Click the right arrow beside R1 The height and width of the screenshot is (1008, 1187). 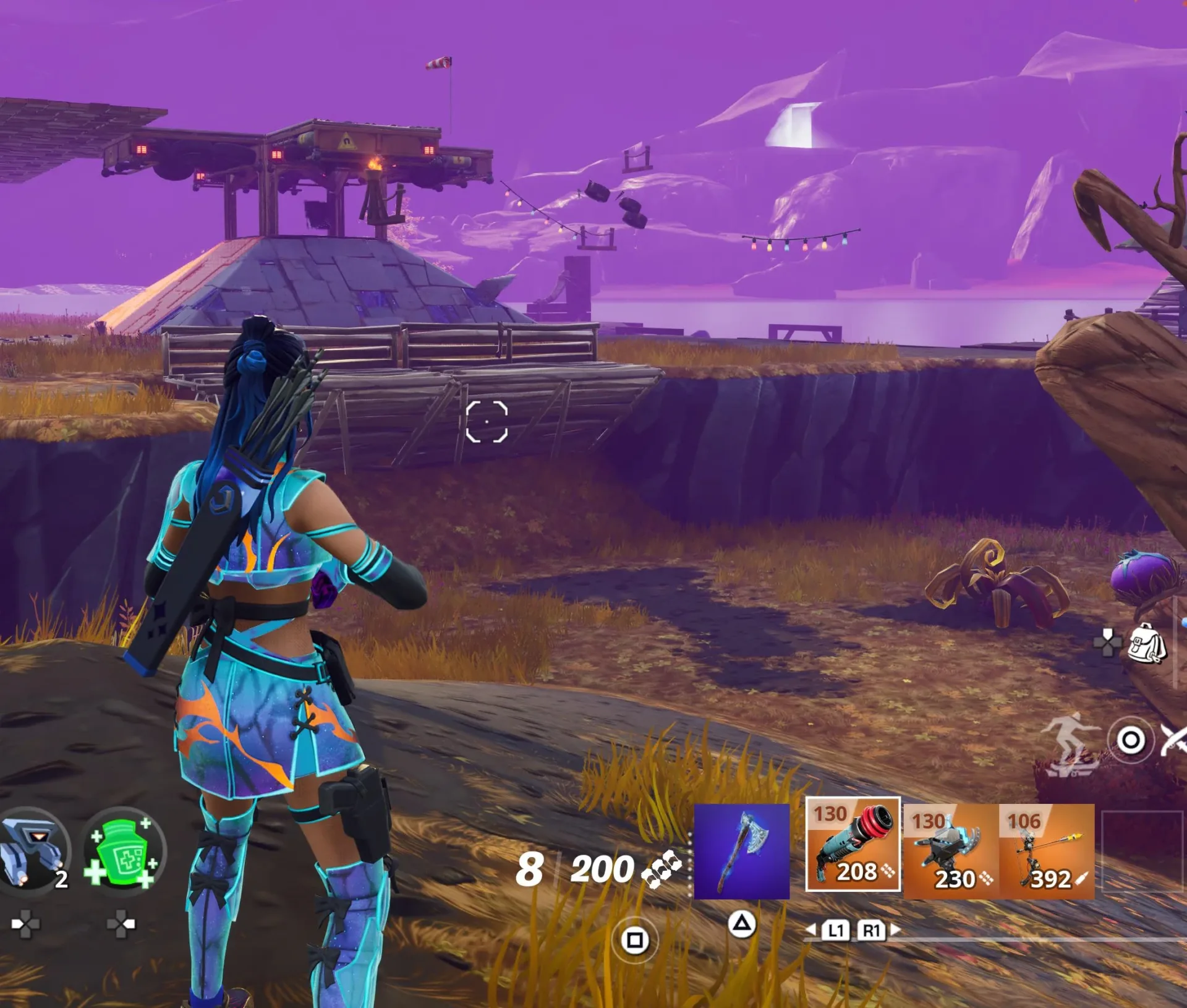click(x=895, y=929)
